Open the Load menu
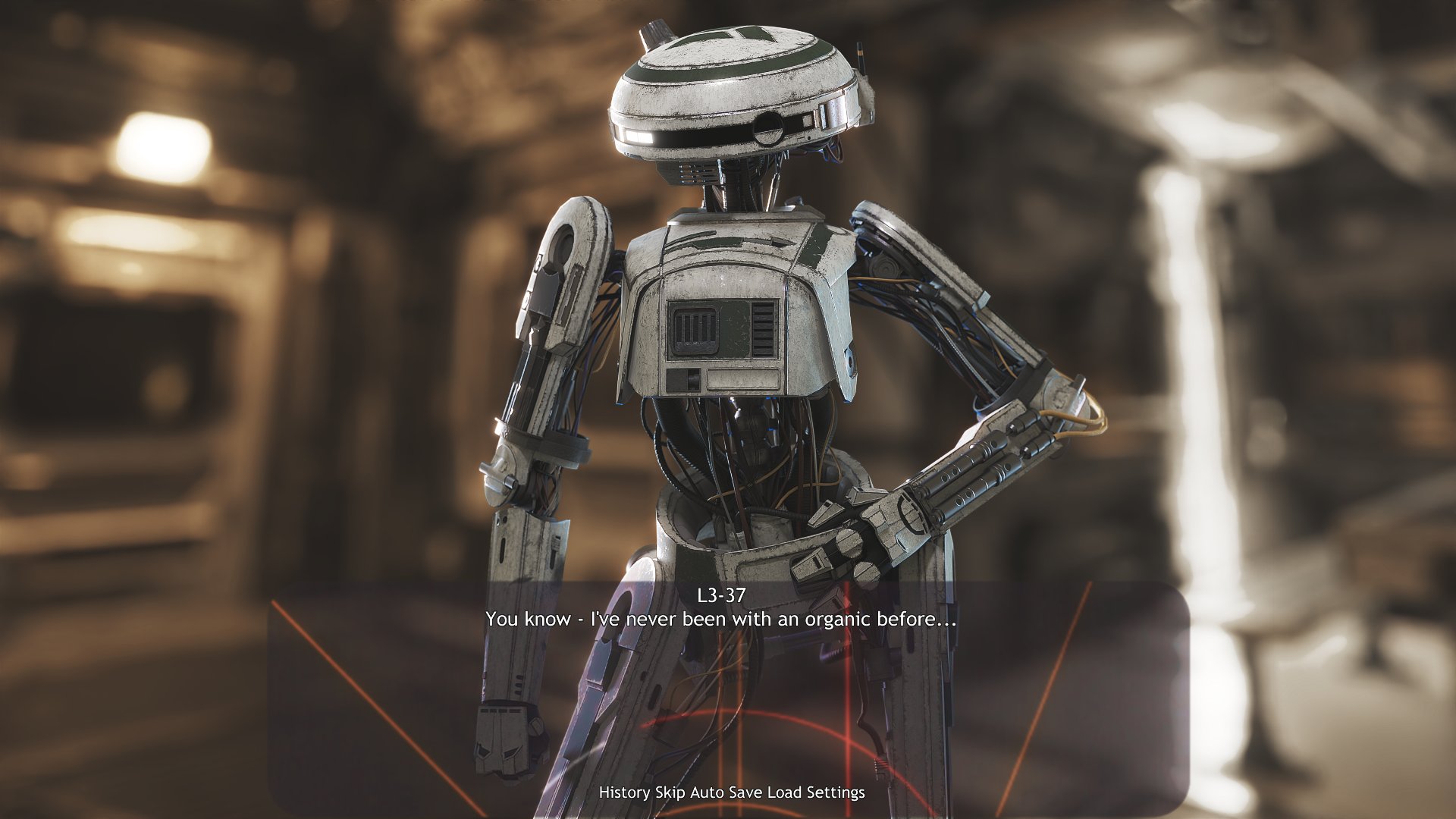Image resolution: width=1456 pixels, height=819 pixels. 785,792
